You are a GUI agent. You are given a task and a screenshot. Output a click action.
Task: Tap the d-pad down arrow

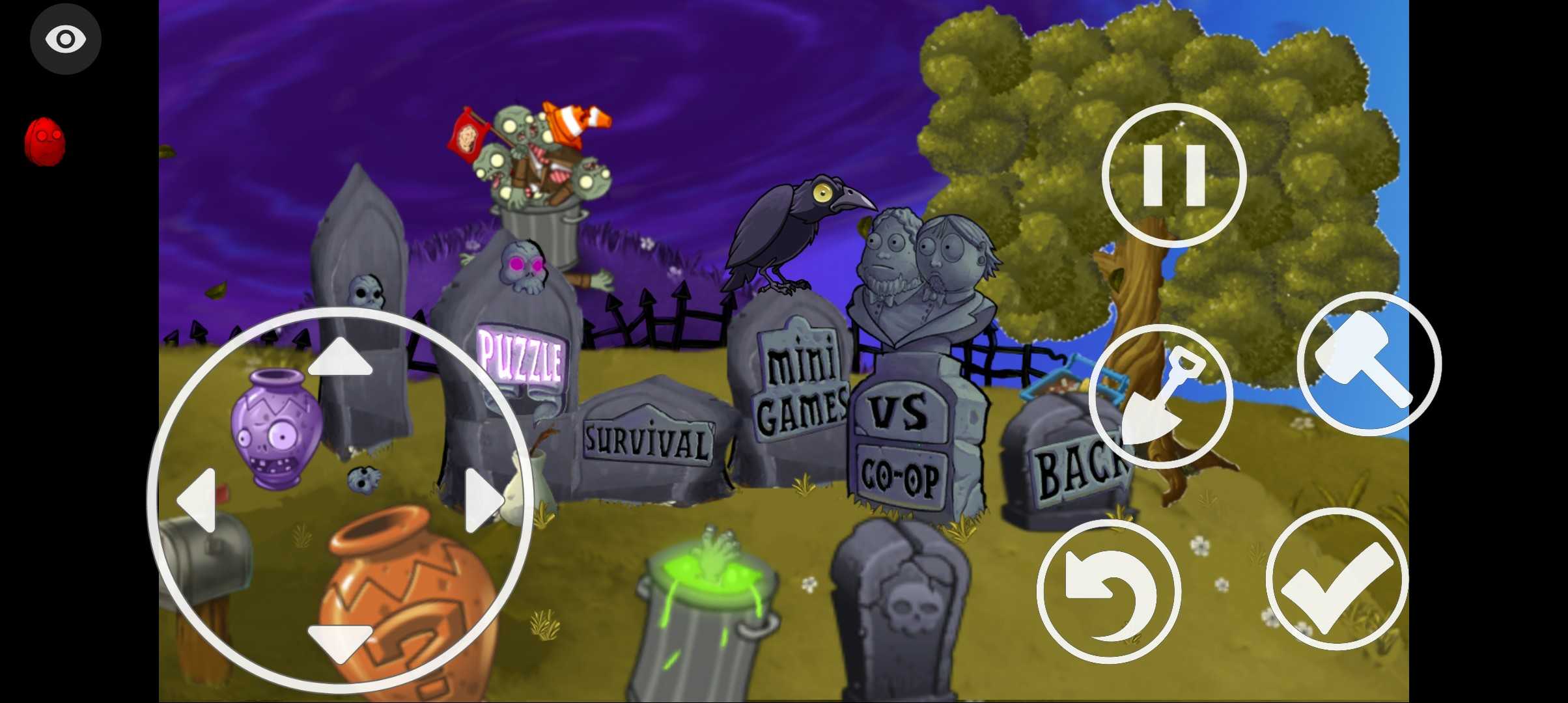[340, 641]
